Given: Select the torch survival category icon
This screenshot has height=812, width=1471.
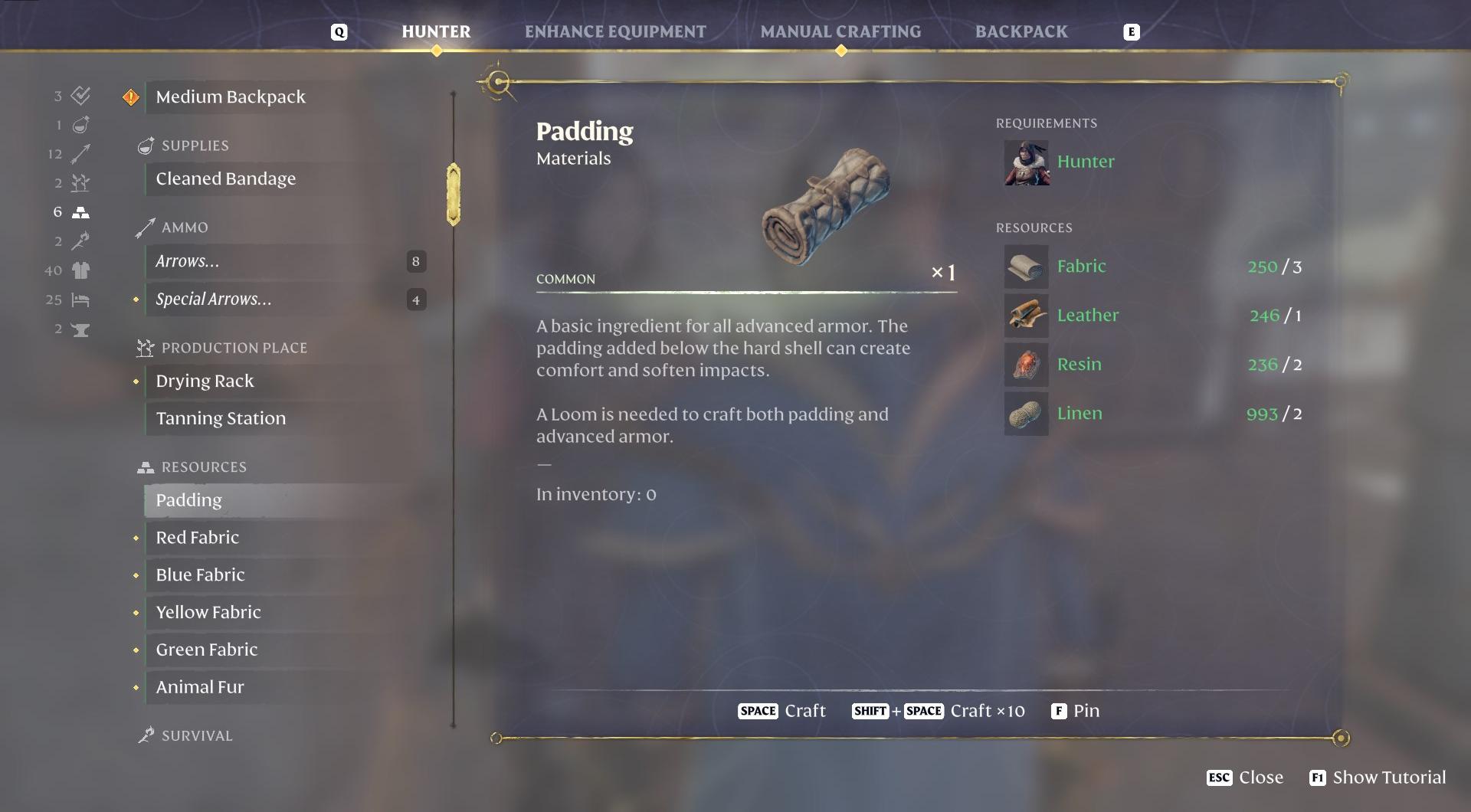Looking at the screenshot, I should click(x=80, y=241).
